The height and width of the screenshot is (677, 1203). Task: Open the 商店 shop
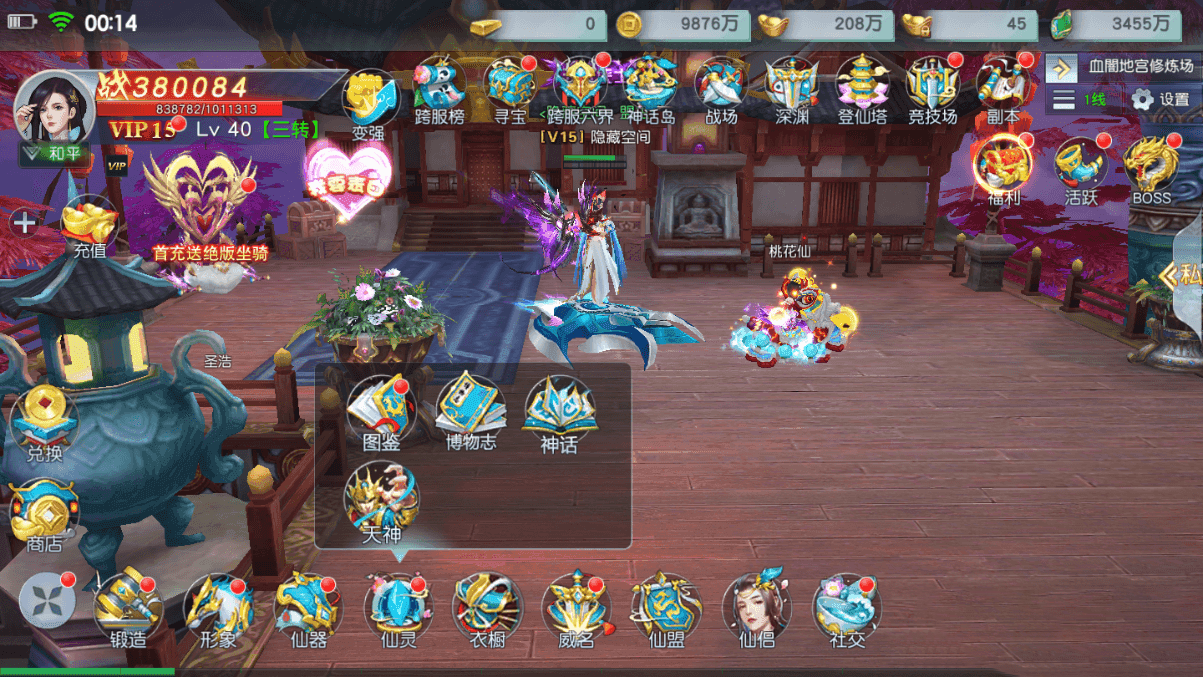click(44, 513)
